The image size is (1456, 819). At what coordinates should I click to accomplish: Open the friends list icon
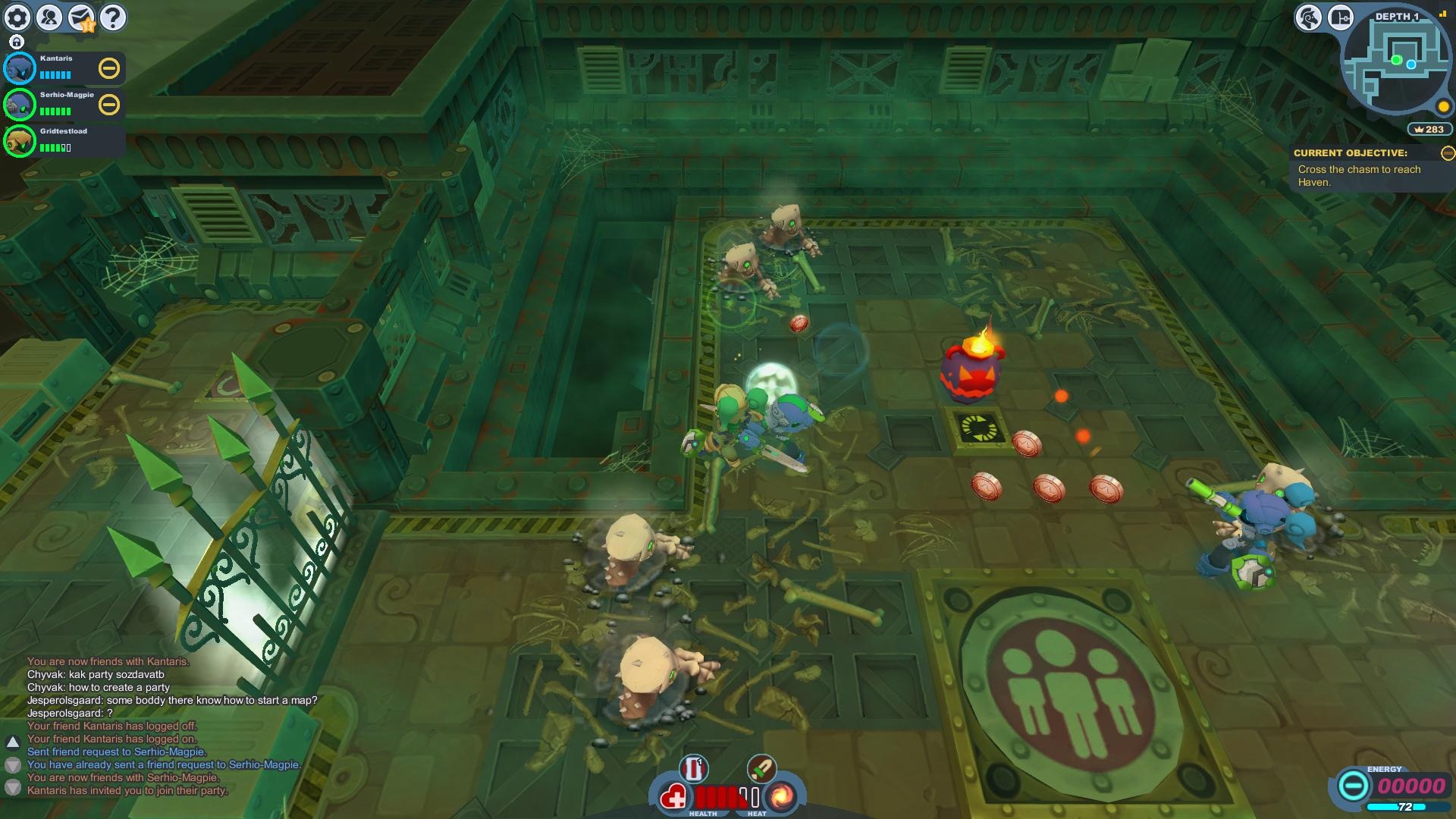coord(49,17)
